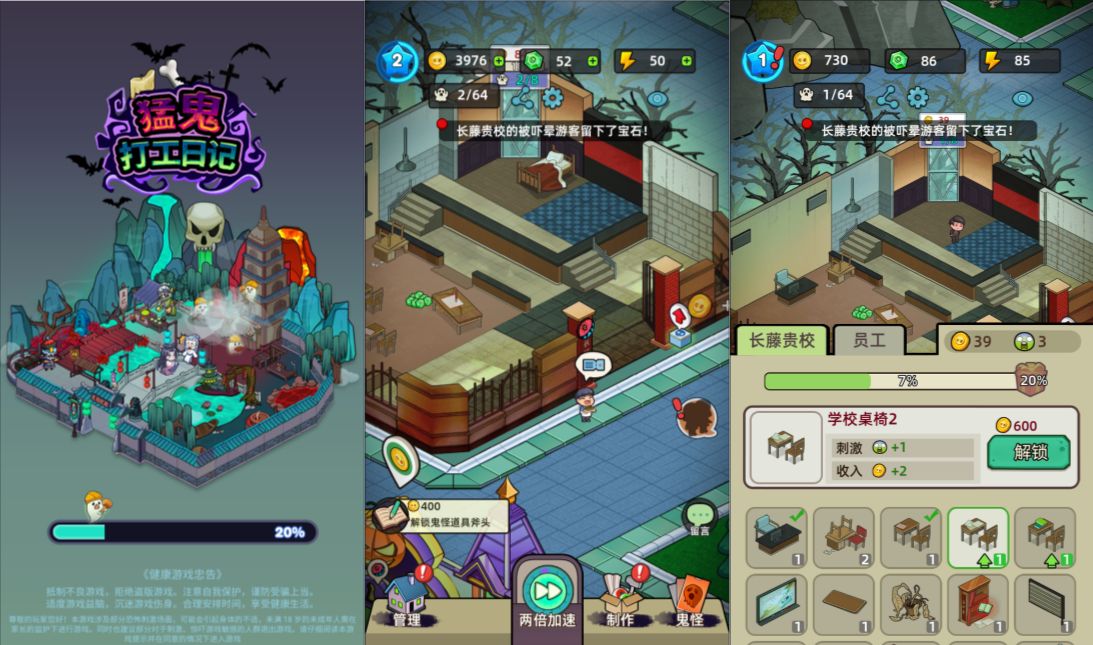Choose the monster claw item slot
The image size is (1093, 645).
tap(910, 604)
